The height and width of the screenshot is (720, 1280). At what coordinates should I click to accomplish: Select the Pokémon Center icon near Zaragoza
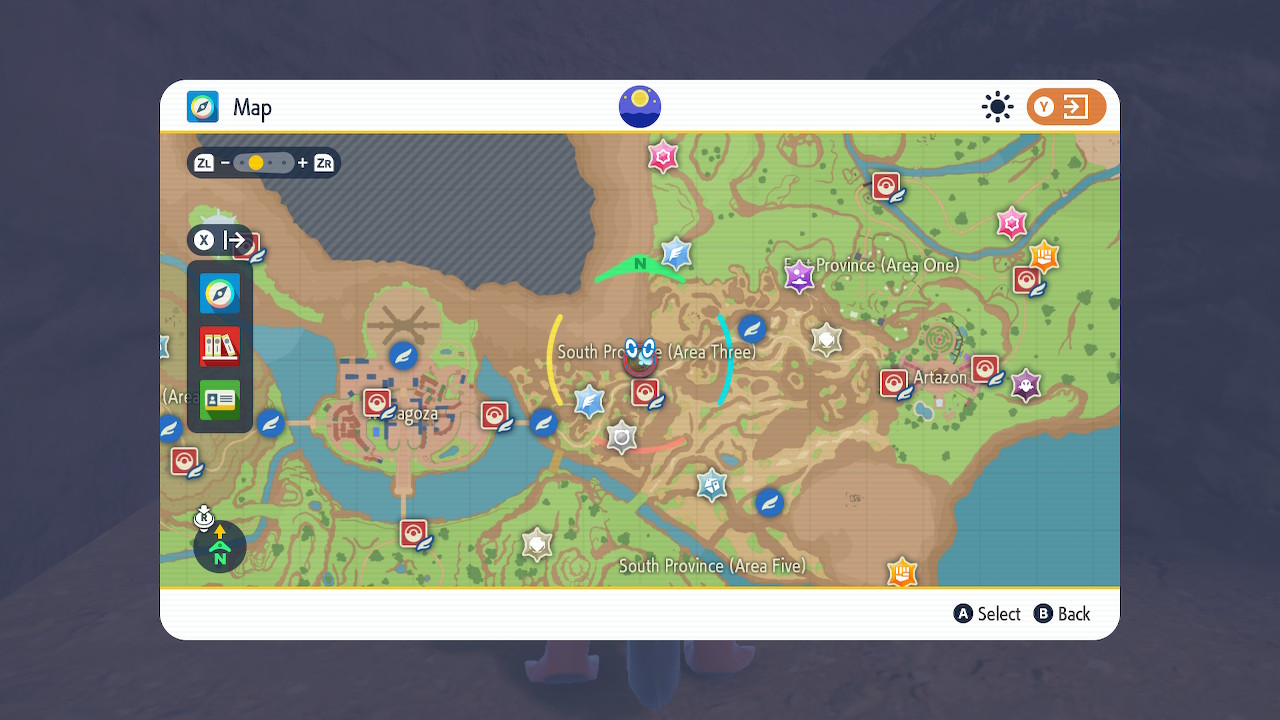pos(377,401)
